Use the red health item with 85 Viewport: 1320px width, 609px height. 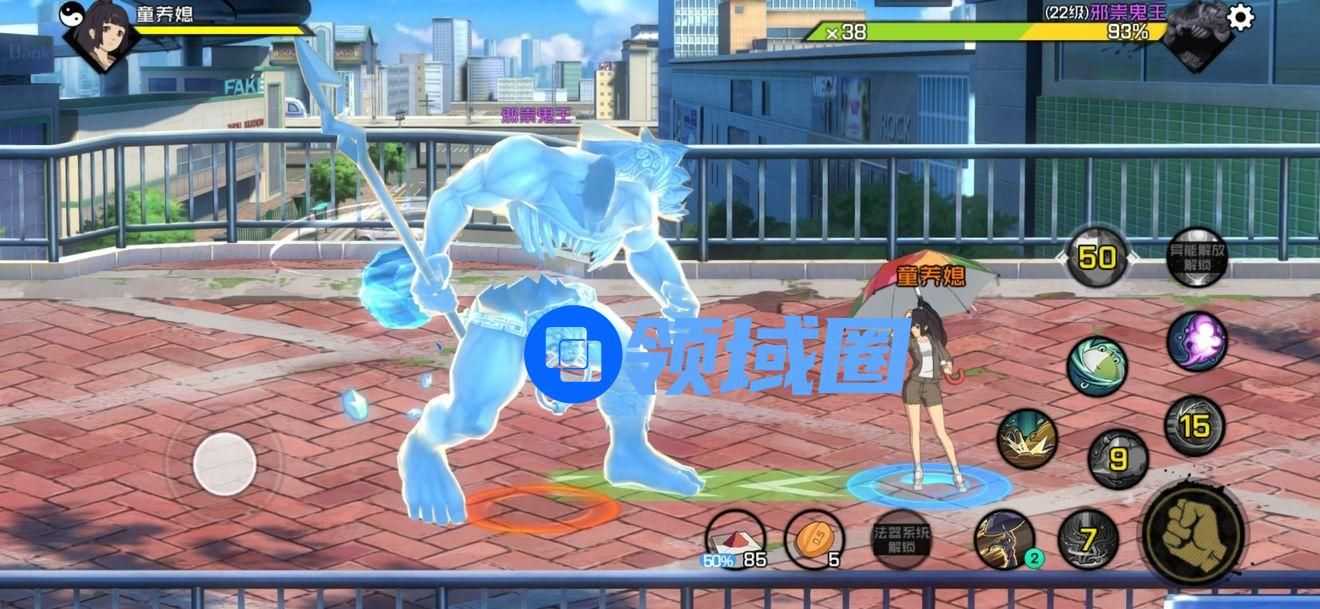click(734, 539)
